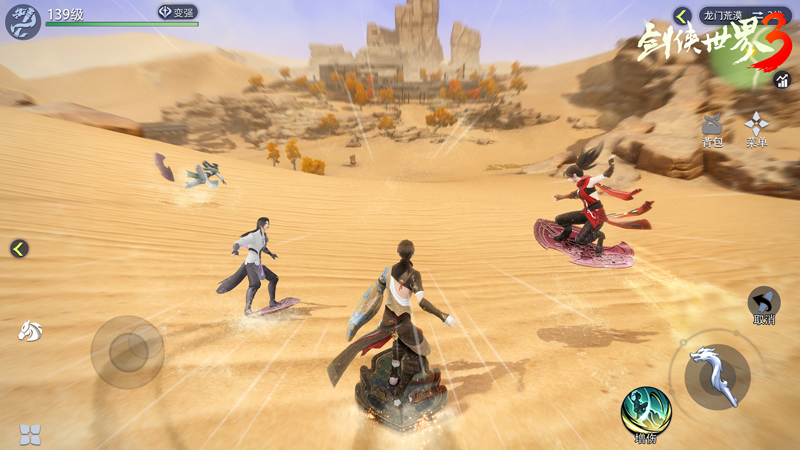Open the character portrait avatar
Screen dimensions: 800x450
(x=22, y=21)
